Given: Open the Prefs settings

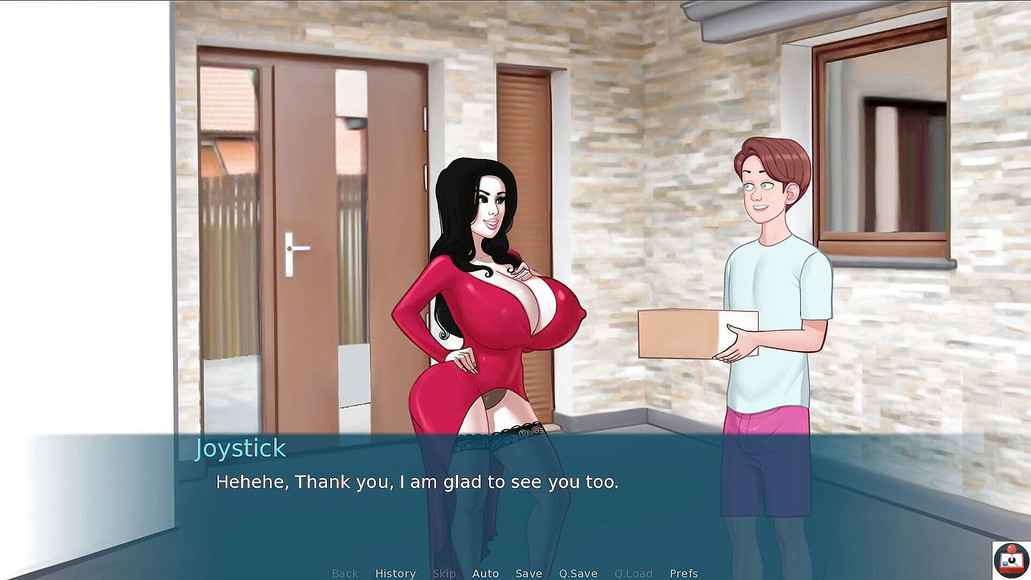Looking at the screenshot, I should point(684,573).
